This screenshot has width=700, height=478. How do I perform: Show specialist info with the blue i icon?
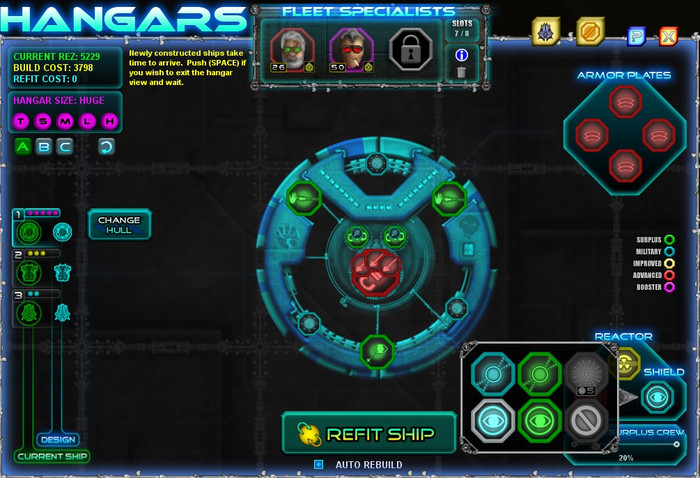pos(461,55)
